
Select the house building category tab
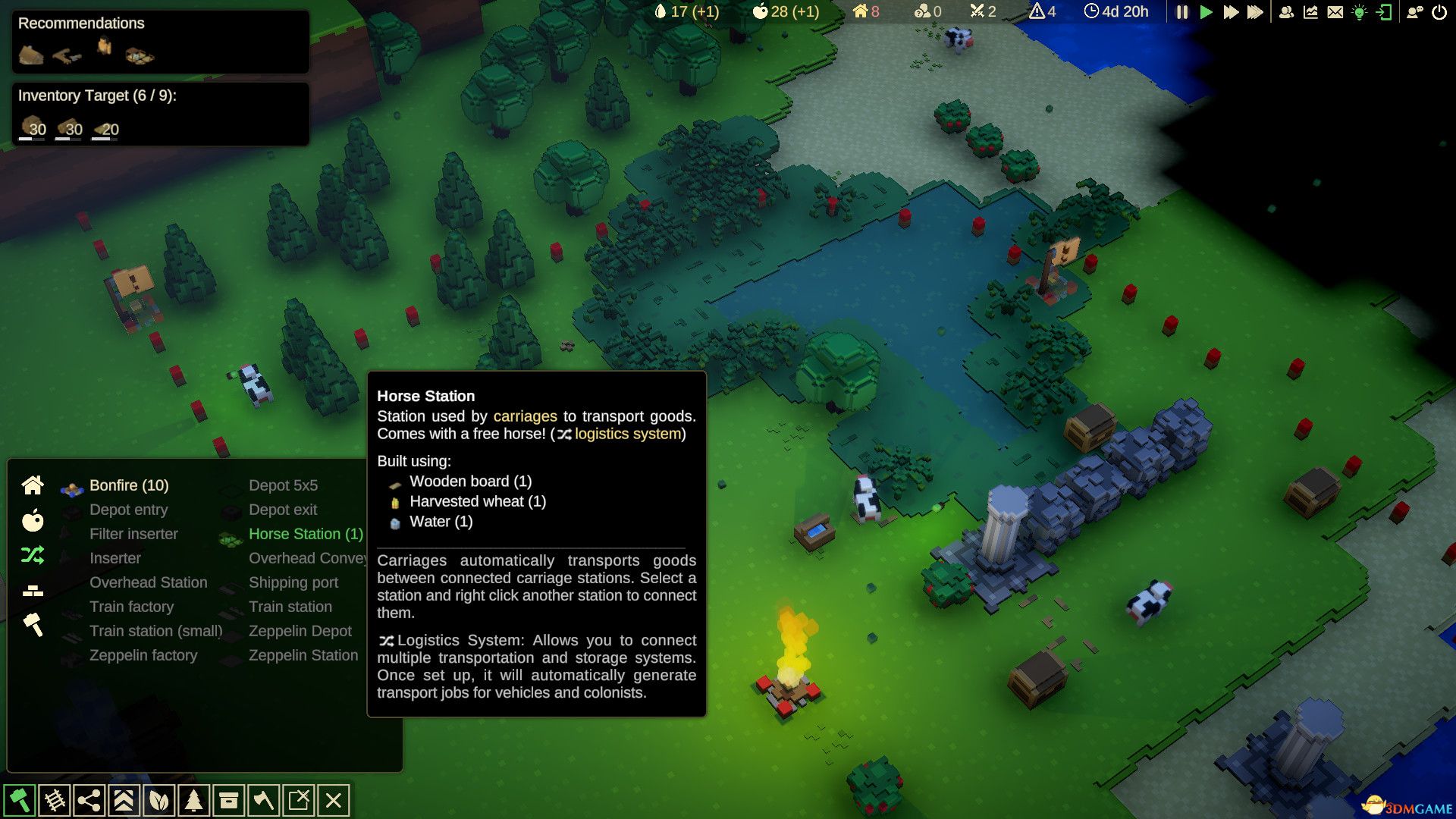pos(33,485)
